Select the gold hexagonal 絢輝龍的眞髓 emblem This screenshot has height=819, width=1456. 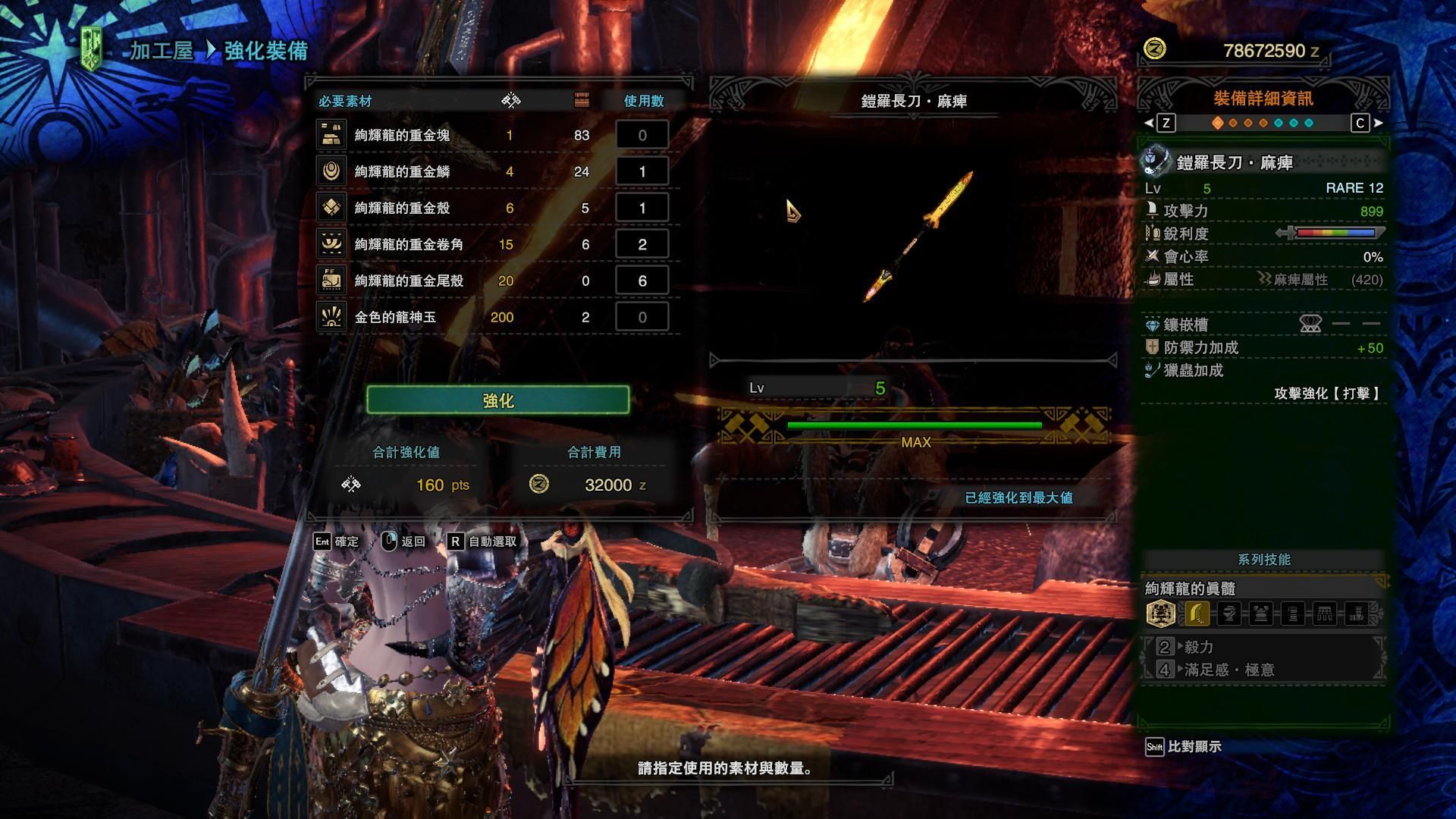tap(1159, 613)
